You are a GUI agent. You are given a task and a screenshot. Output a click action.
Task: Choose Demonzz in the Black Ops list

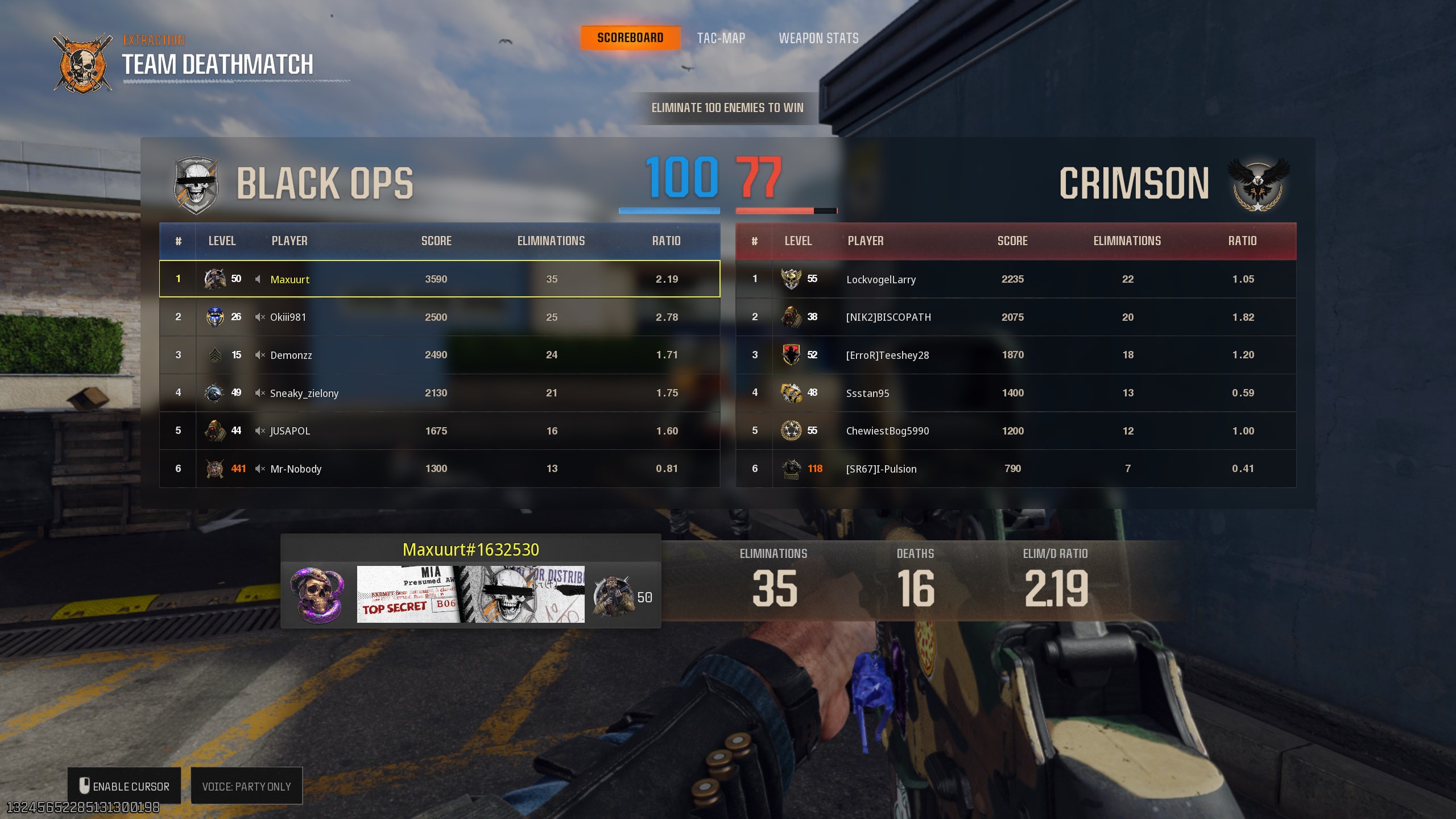[x=439, y=355]
